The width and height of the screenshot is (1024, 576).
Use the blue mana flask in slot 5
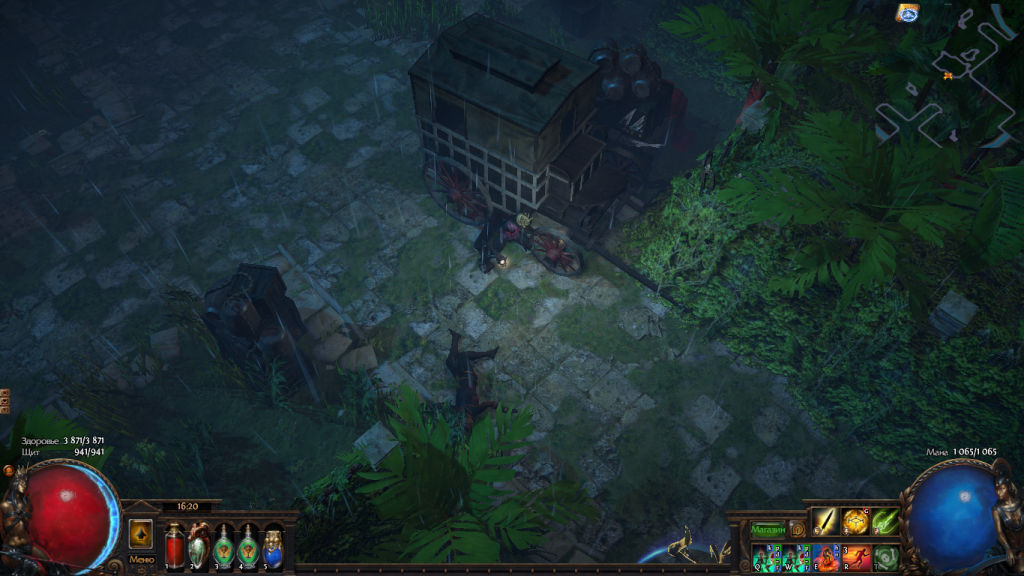coord(272,545)
